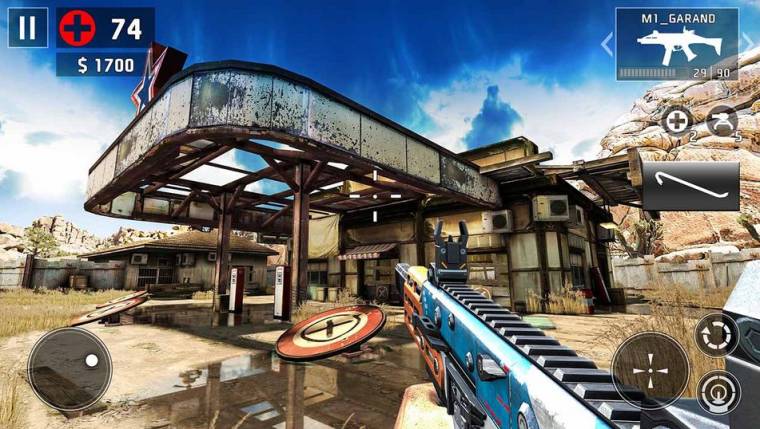Pause the game

click(x=27, y=28)
